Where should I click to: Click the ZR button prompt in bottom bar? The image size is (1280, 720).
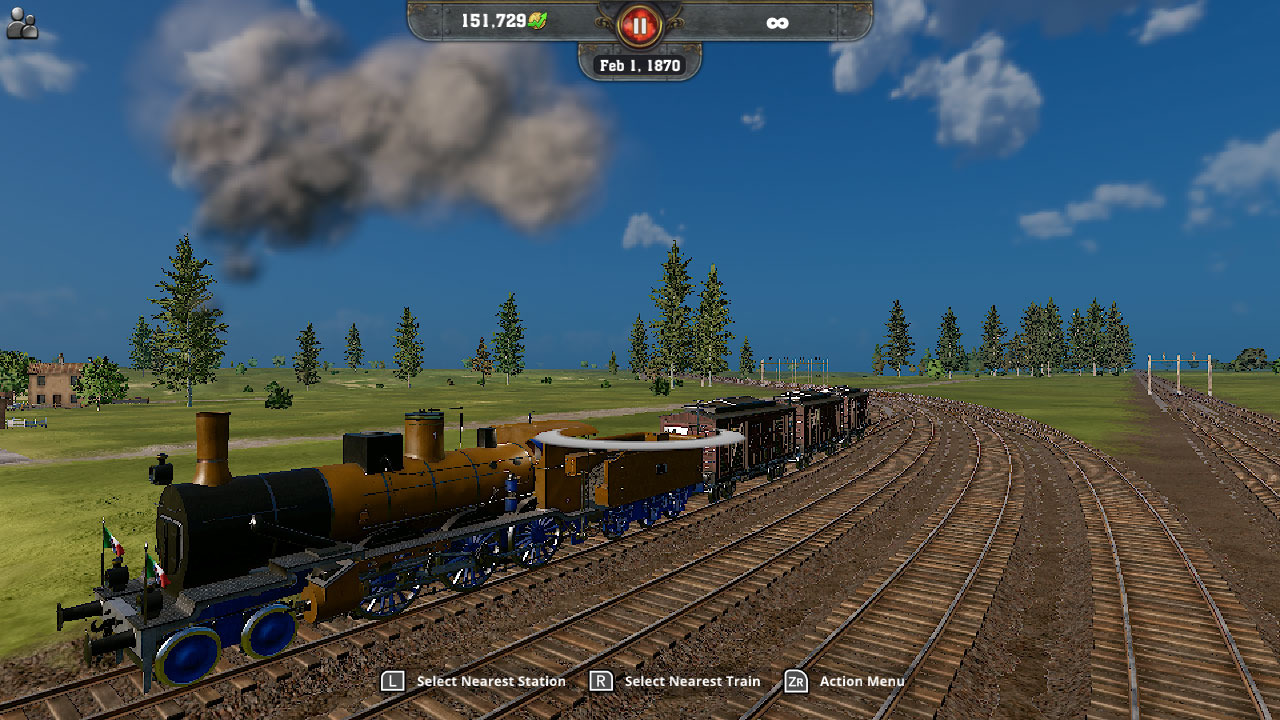click(x=797, y=680)
